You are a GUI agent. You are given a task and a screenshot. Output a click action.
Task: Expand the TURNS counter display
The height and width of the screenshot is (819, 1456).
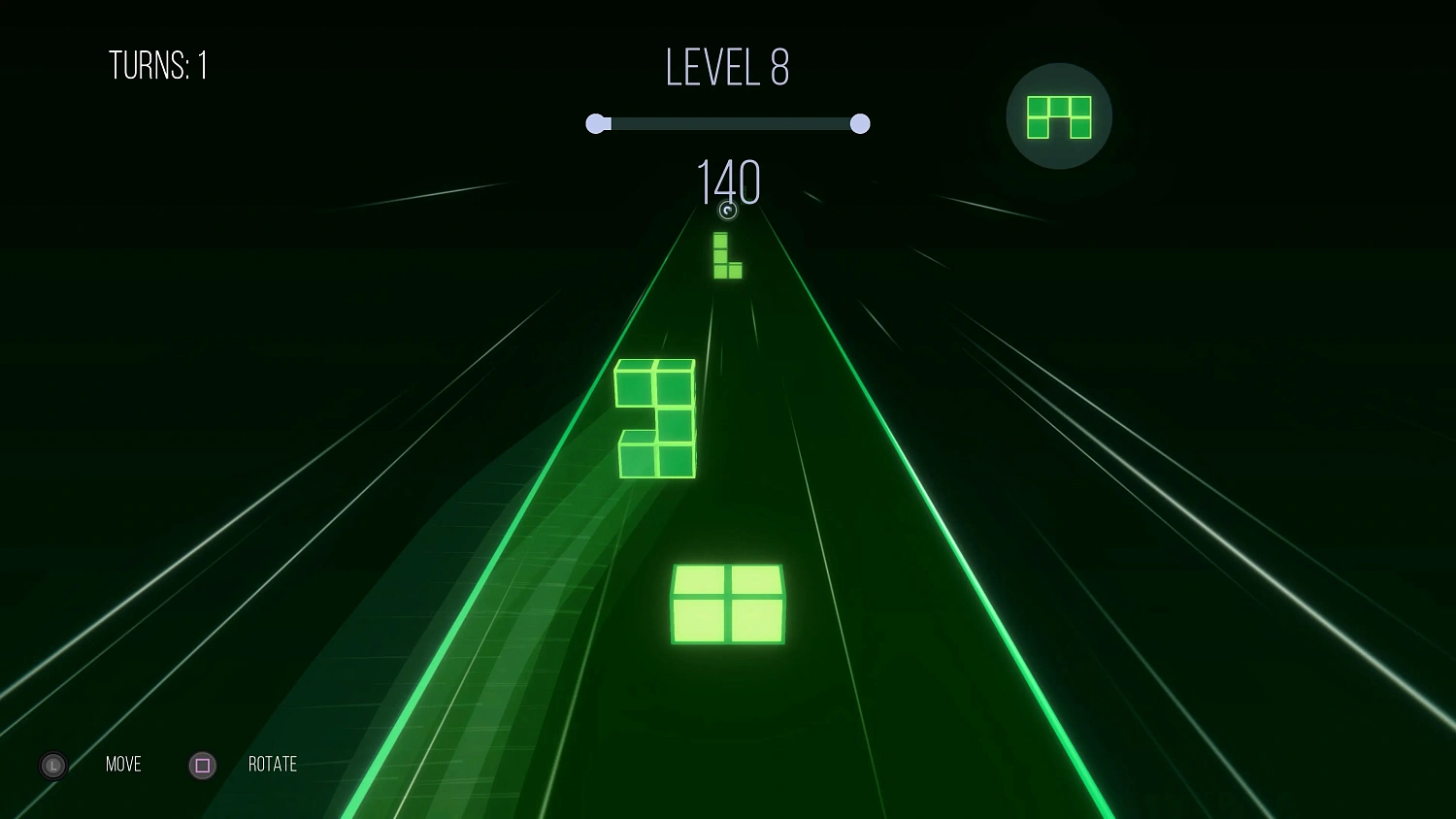click(159, 66)
